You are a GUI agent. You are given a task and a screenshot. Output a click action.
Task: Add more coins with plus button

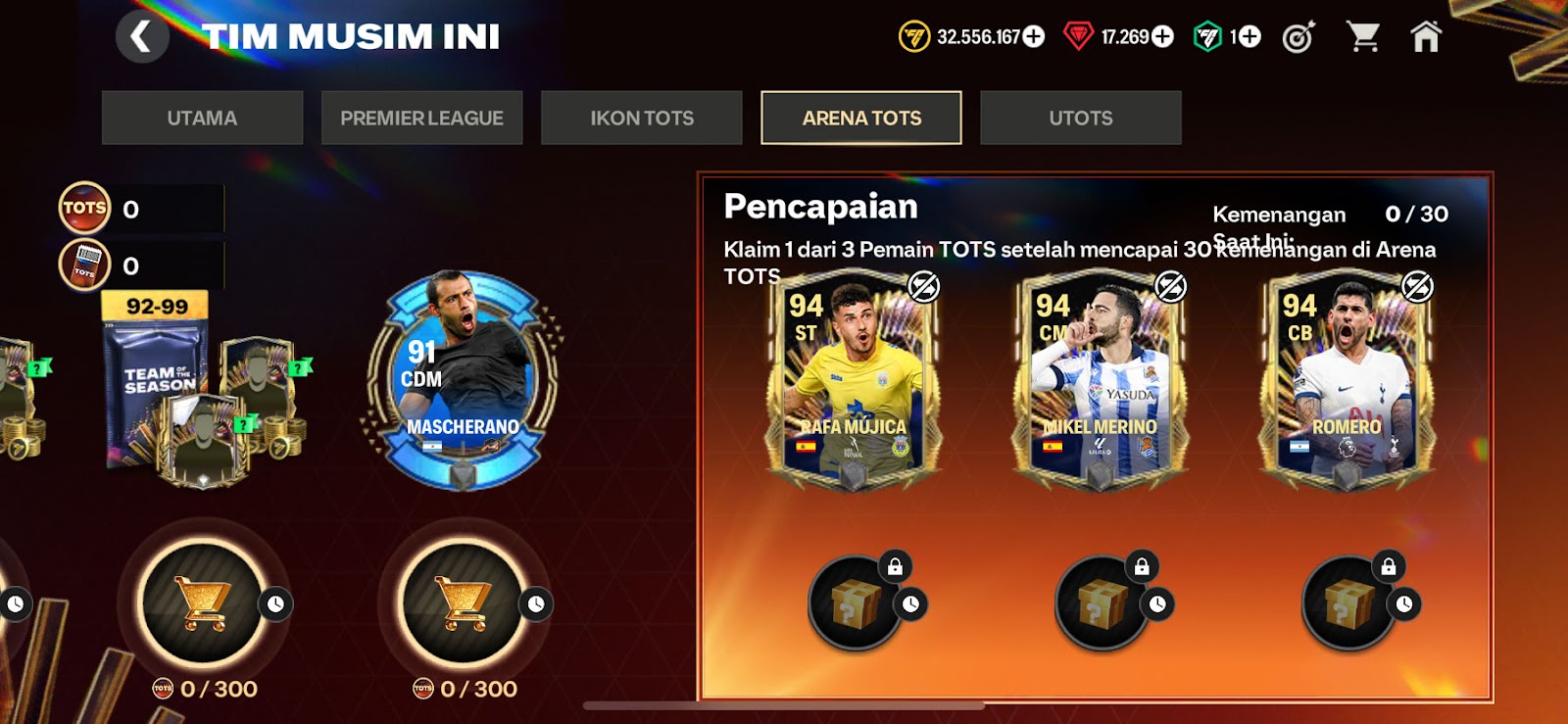click(x=1034, y=37)
